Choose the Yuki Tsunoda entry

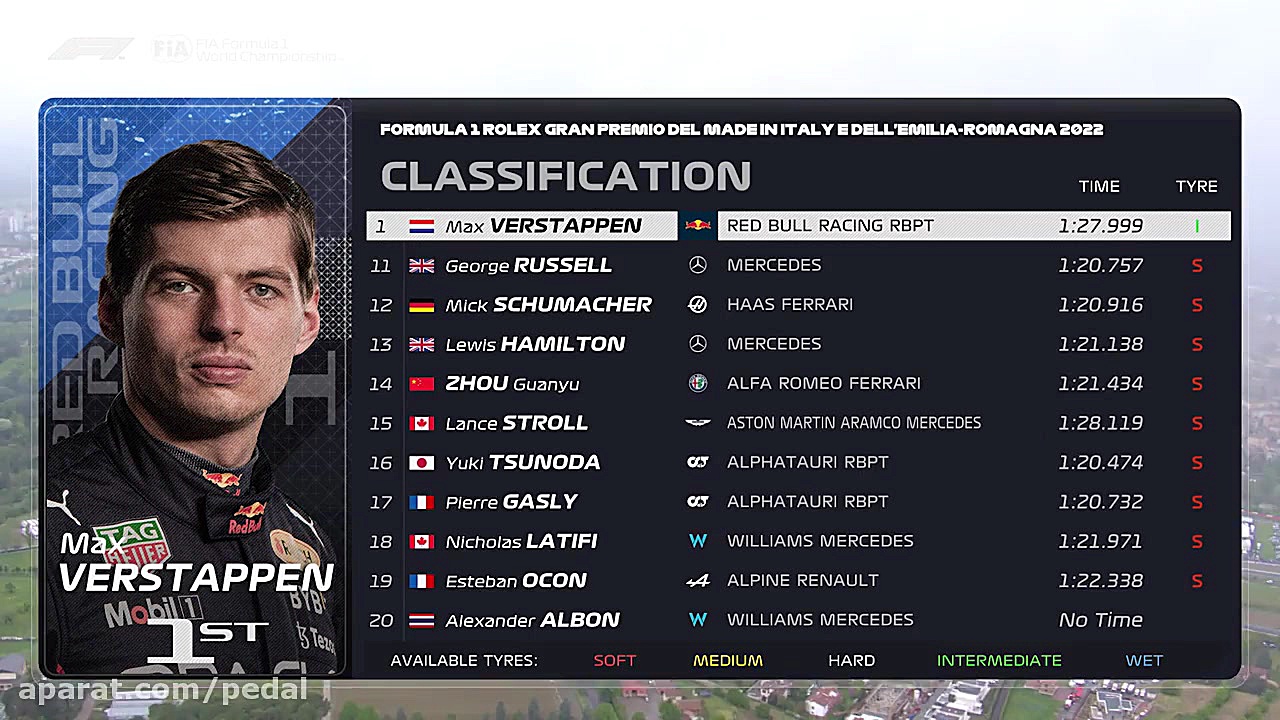pyautogui.click(x=798, y=463)
